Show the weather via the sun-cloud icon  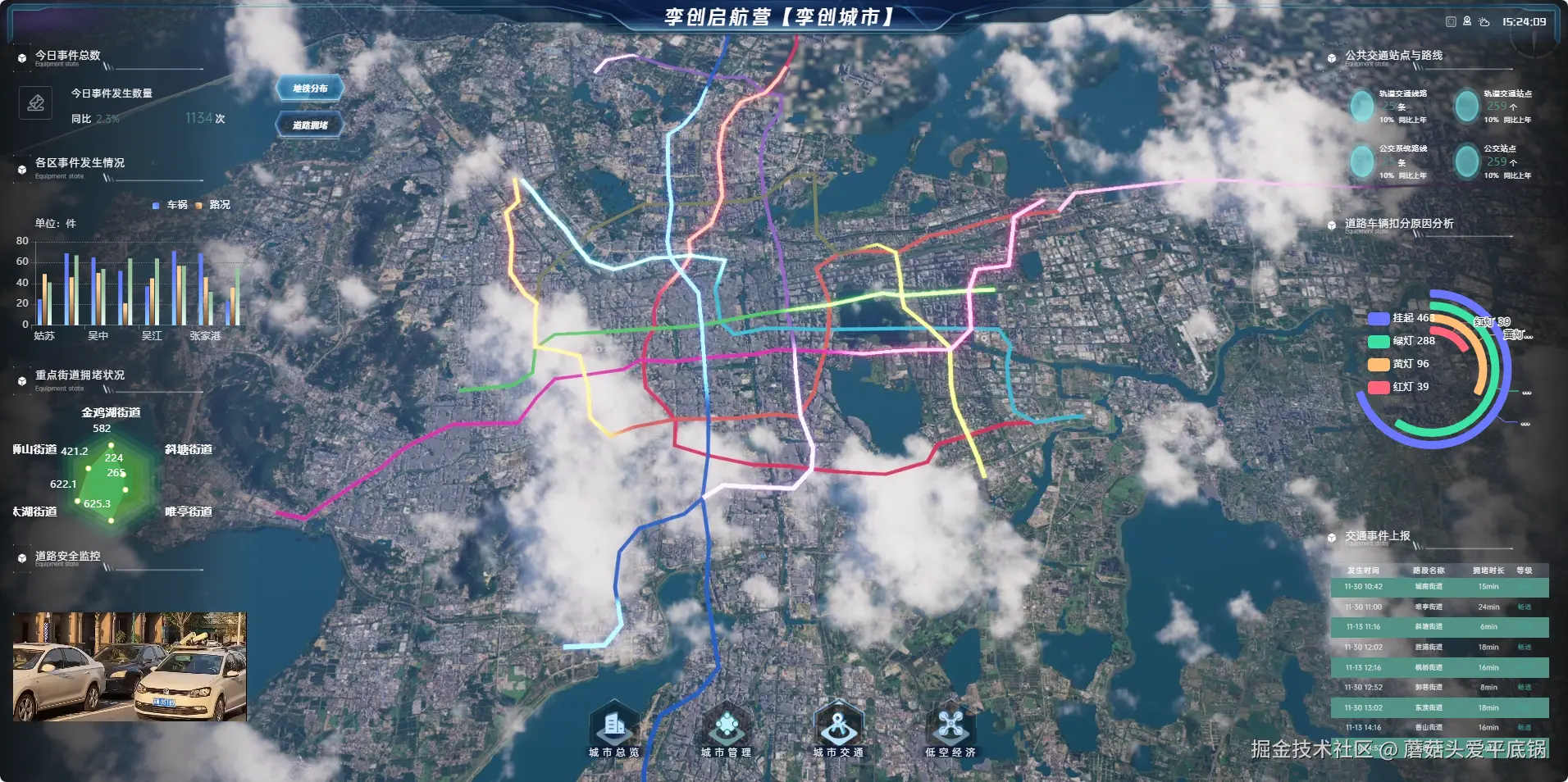[x=1484, y=22]
